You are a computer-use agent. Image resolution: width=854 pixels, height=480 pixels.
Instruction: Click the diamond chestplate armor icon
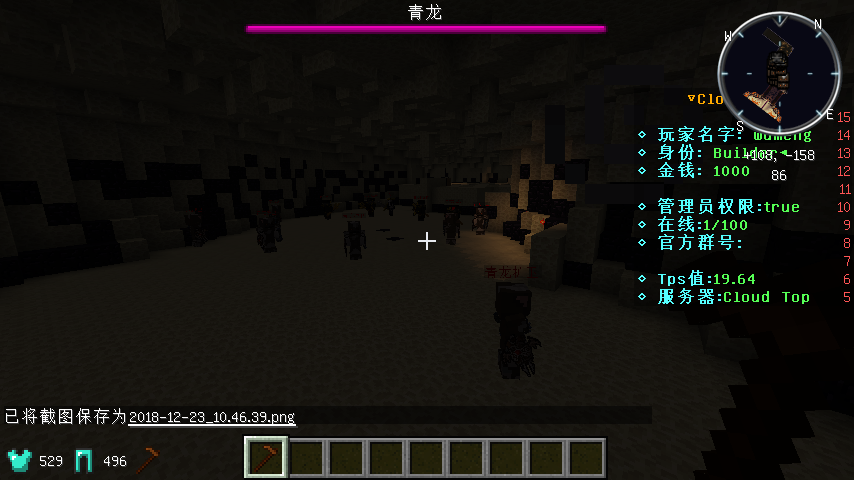(20, 460)
